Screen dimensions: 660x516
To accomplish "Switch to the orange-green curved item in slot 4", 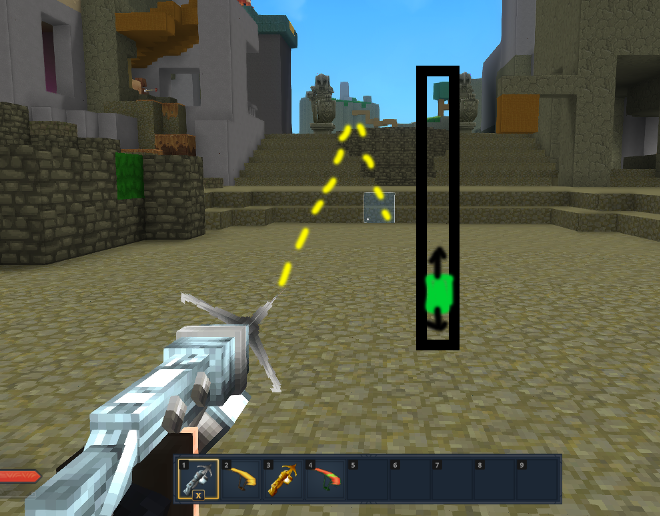I will (x=325, y=479).
